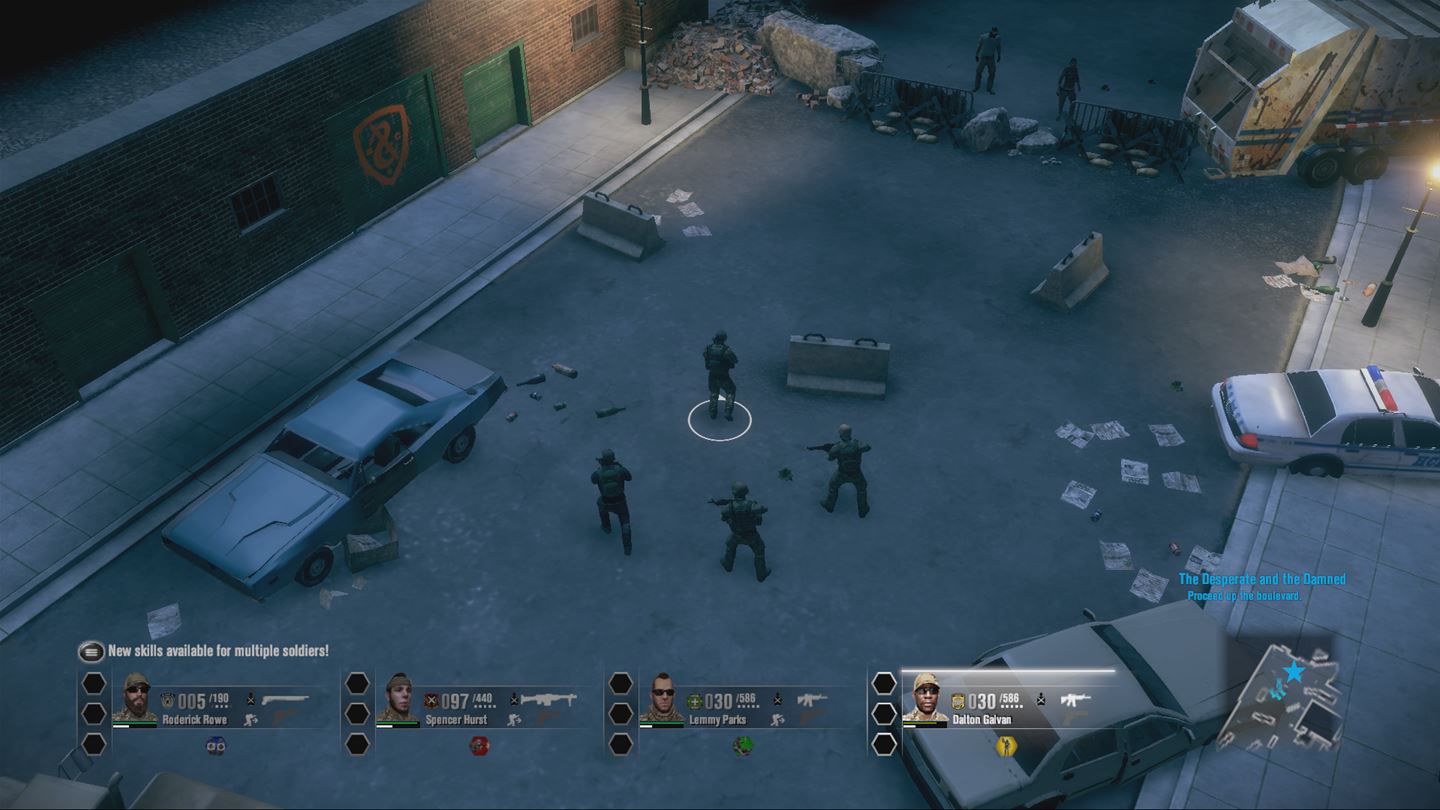Toggle Dalton Galvan's yellow soldier ability token

coord(1005,746)
